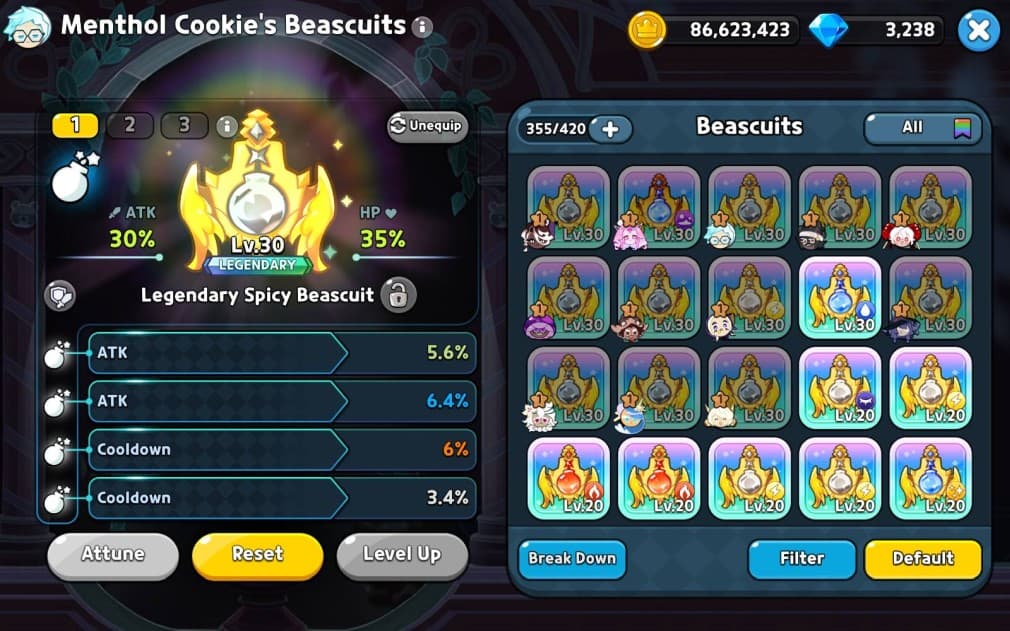Open Break Down for Beascuits
Viewport: 1010px width, 631px height.
tap(572, 559)
